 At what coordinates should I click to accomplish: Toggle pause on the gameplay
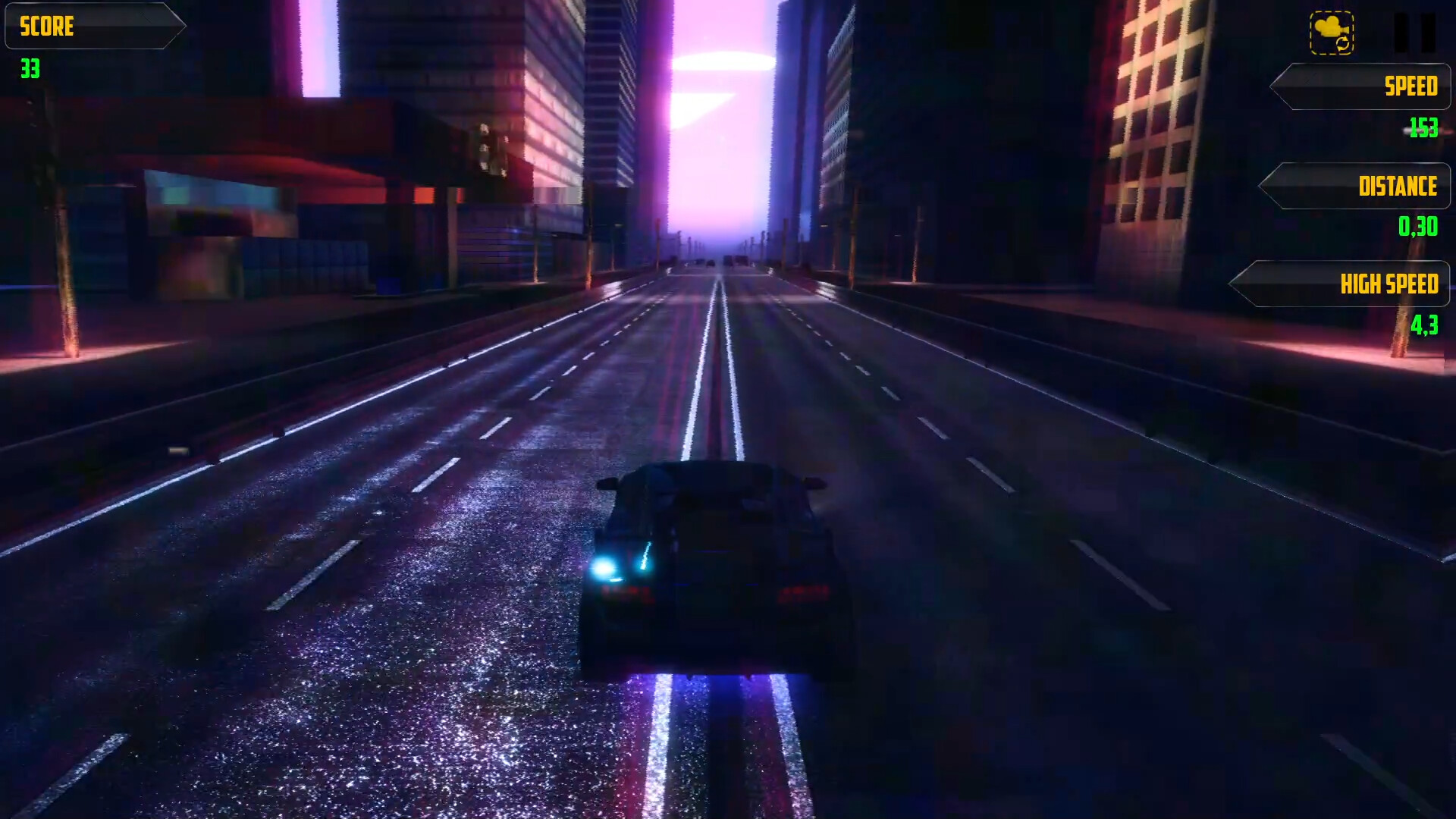tap(1415, 30)
